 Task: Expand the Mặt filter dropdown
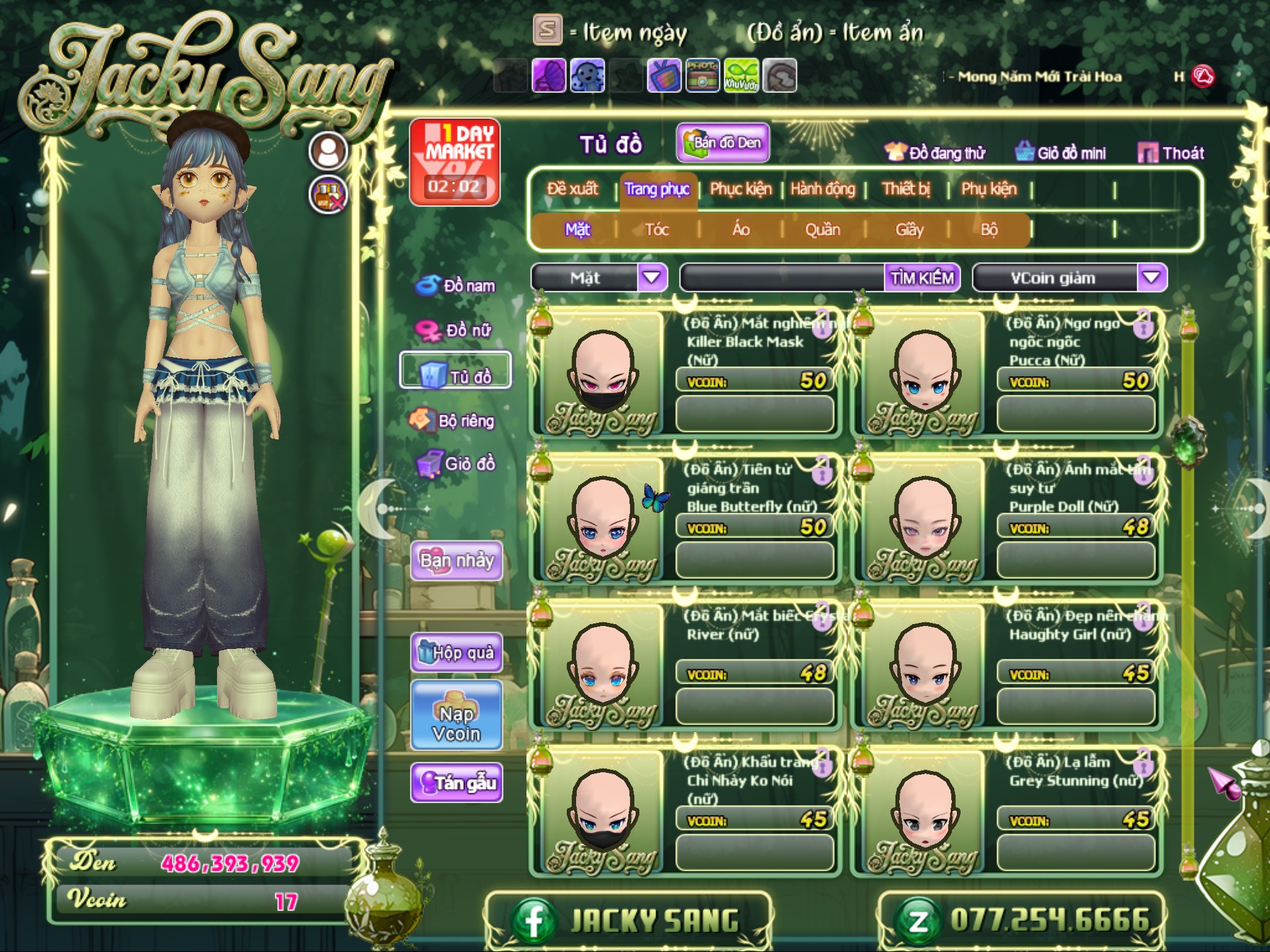coord(651,278)
